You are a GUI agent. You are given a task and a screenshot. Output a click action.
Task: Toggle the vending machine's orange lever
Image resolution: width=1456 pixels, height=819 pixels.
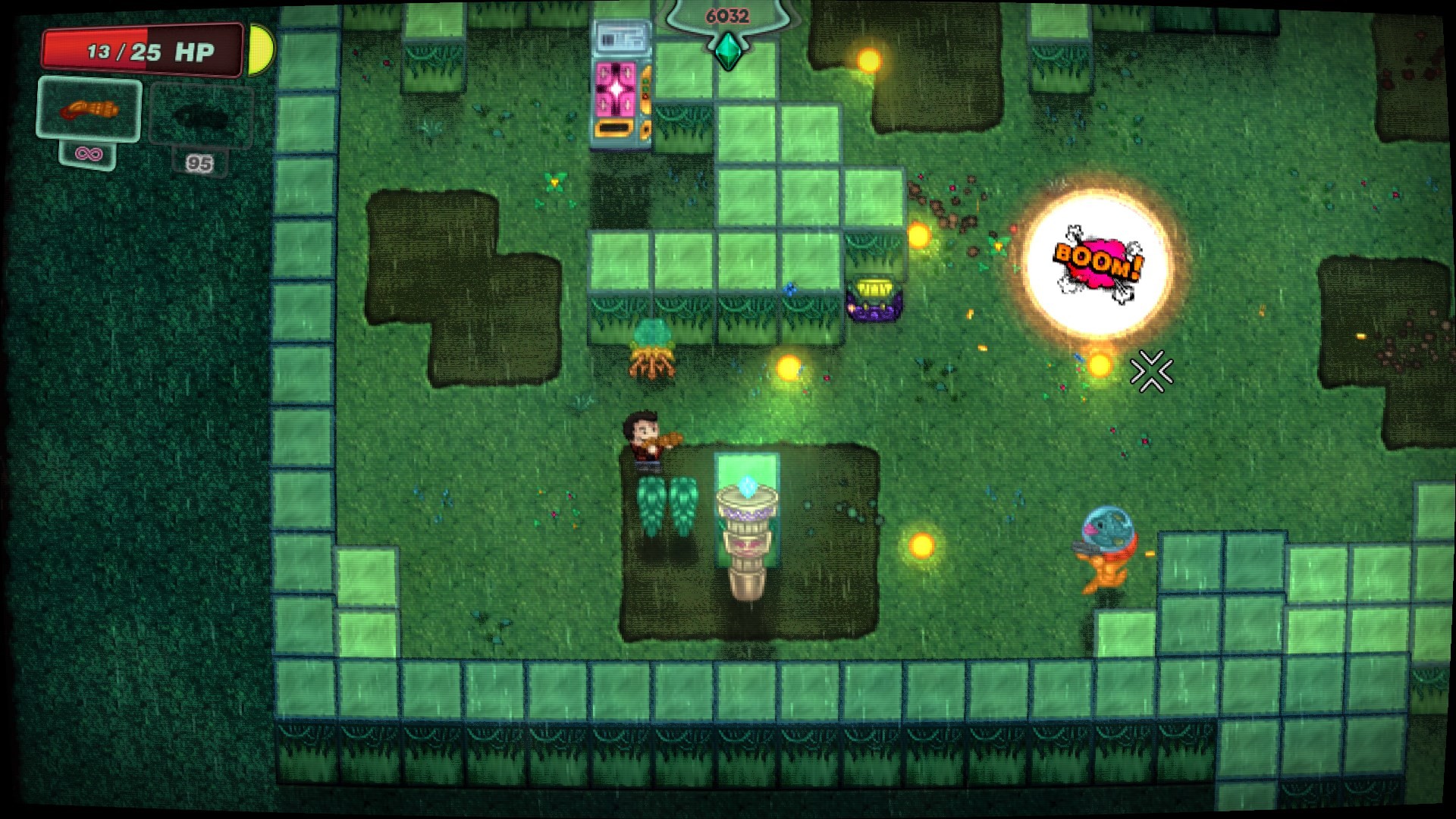point(646,89)
